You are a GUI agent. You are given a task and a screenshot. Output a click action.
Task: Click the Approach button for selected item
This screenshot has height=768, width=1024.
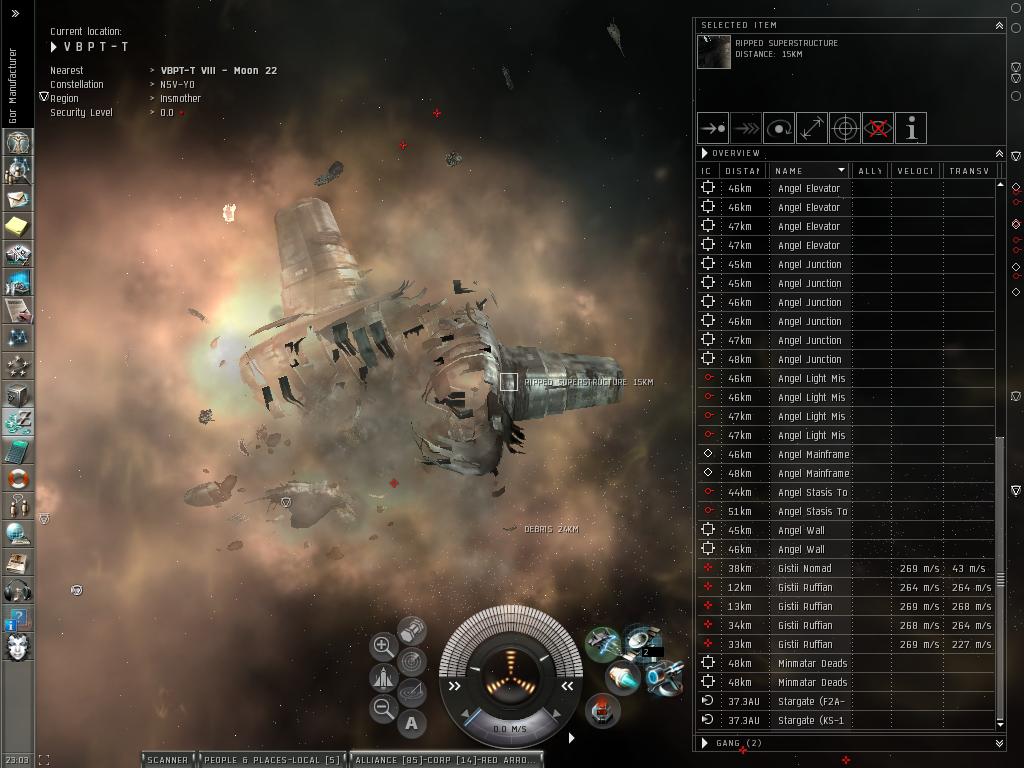(x=713, y=128)
